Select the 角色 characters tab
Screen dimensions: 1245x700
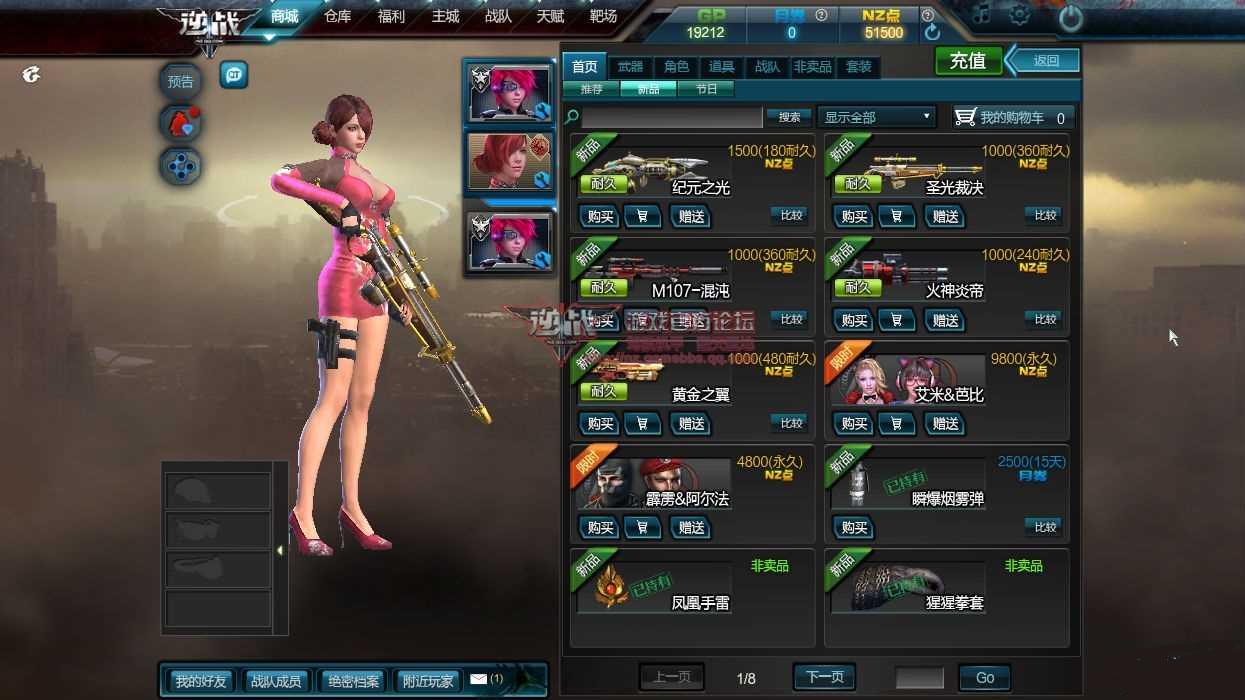point(677,67)
